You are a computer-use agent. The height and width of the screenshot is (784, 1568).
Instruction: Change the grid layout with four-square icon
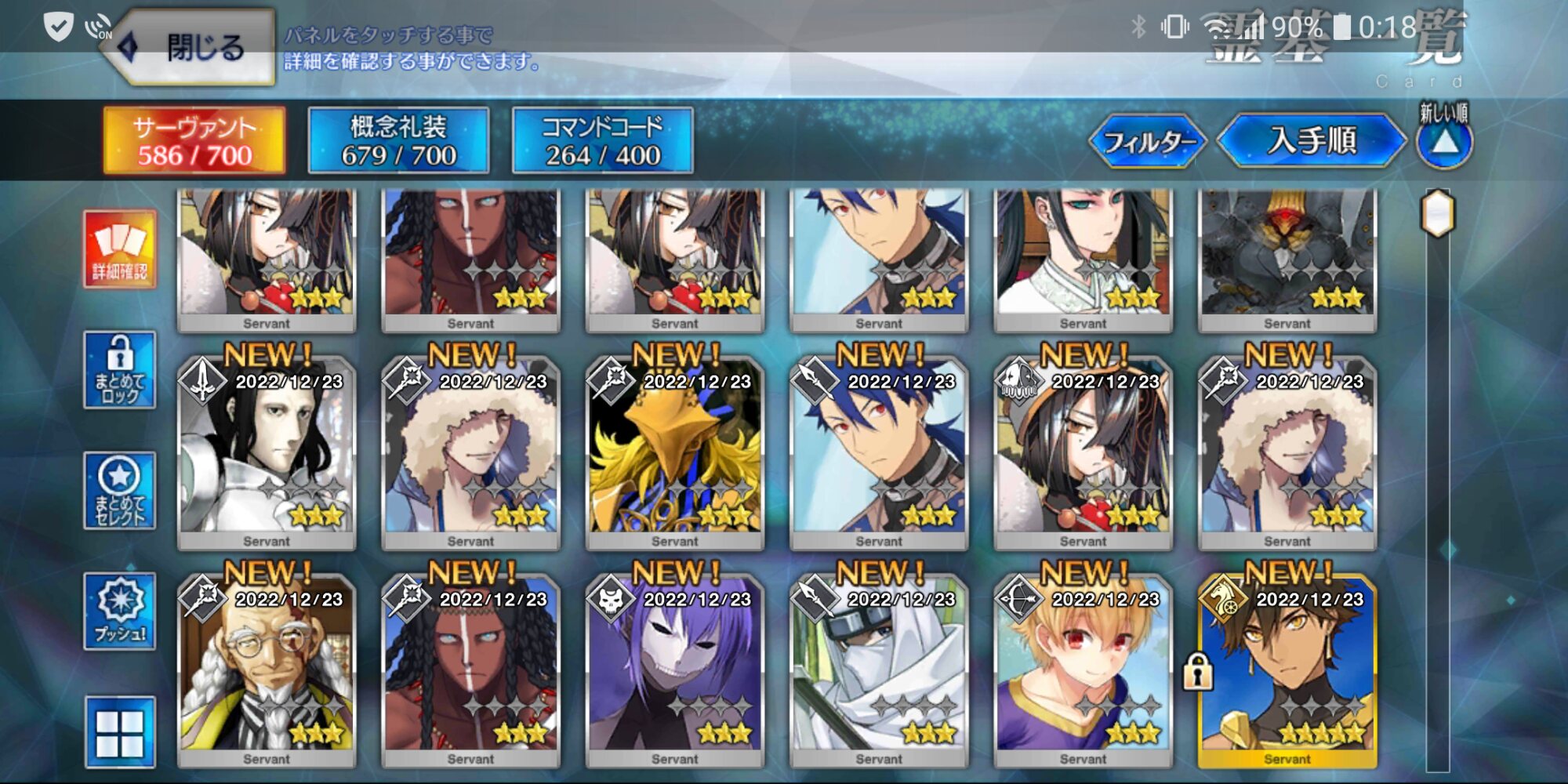pyautogui.click(x=120, y=732)
